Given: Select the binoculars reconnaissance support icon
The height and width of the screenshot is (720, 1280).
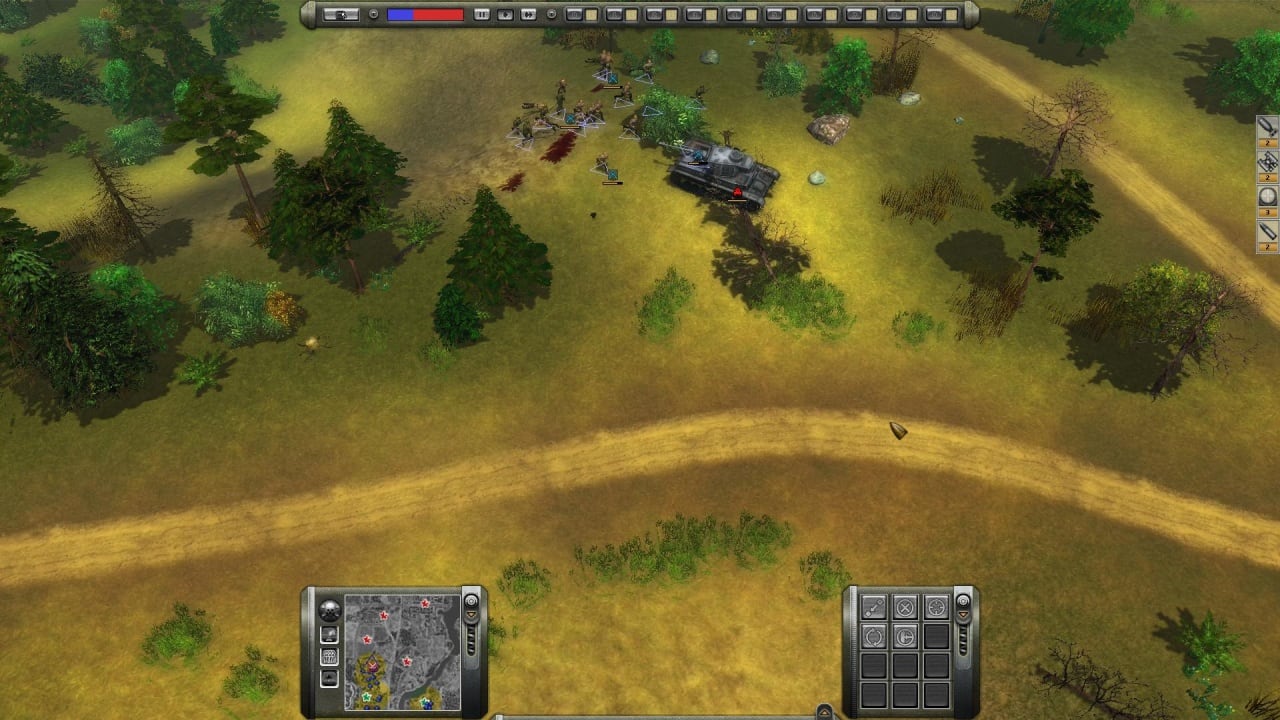Looking at the screenshot, I should pos(1267,161).
